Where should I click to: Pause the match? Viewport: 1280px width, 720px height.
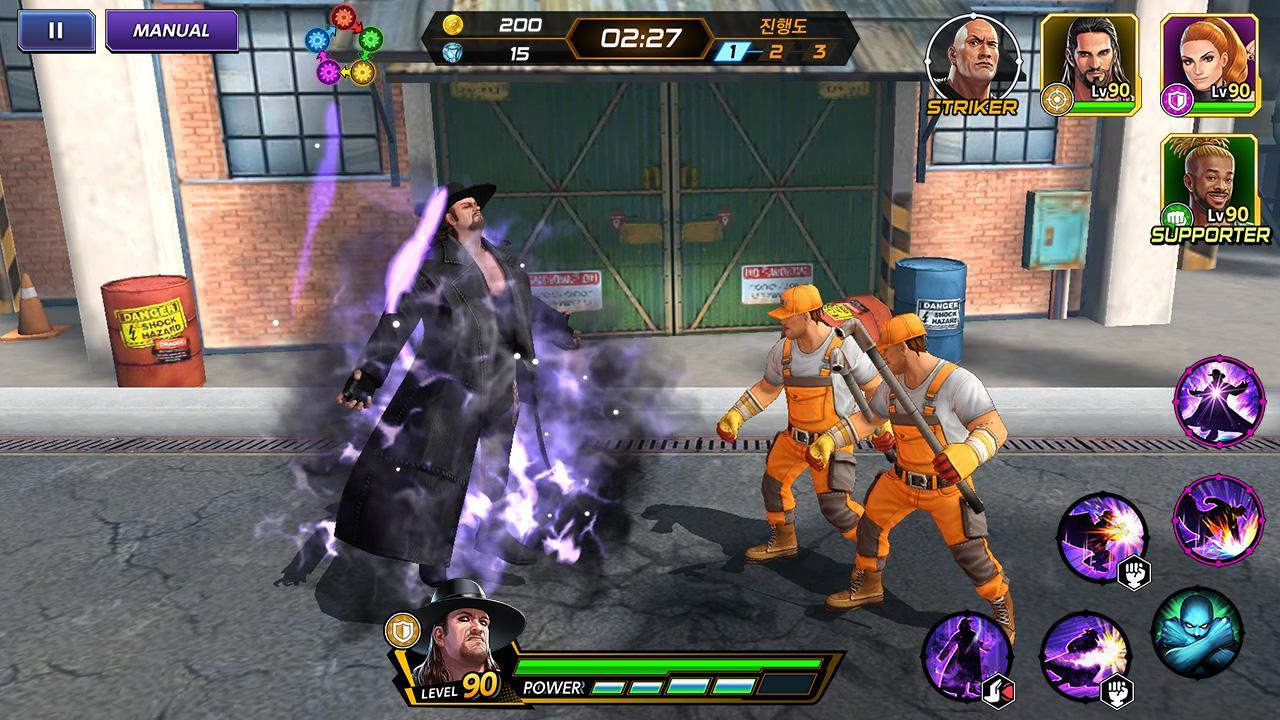56,30
